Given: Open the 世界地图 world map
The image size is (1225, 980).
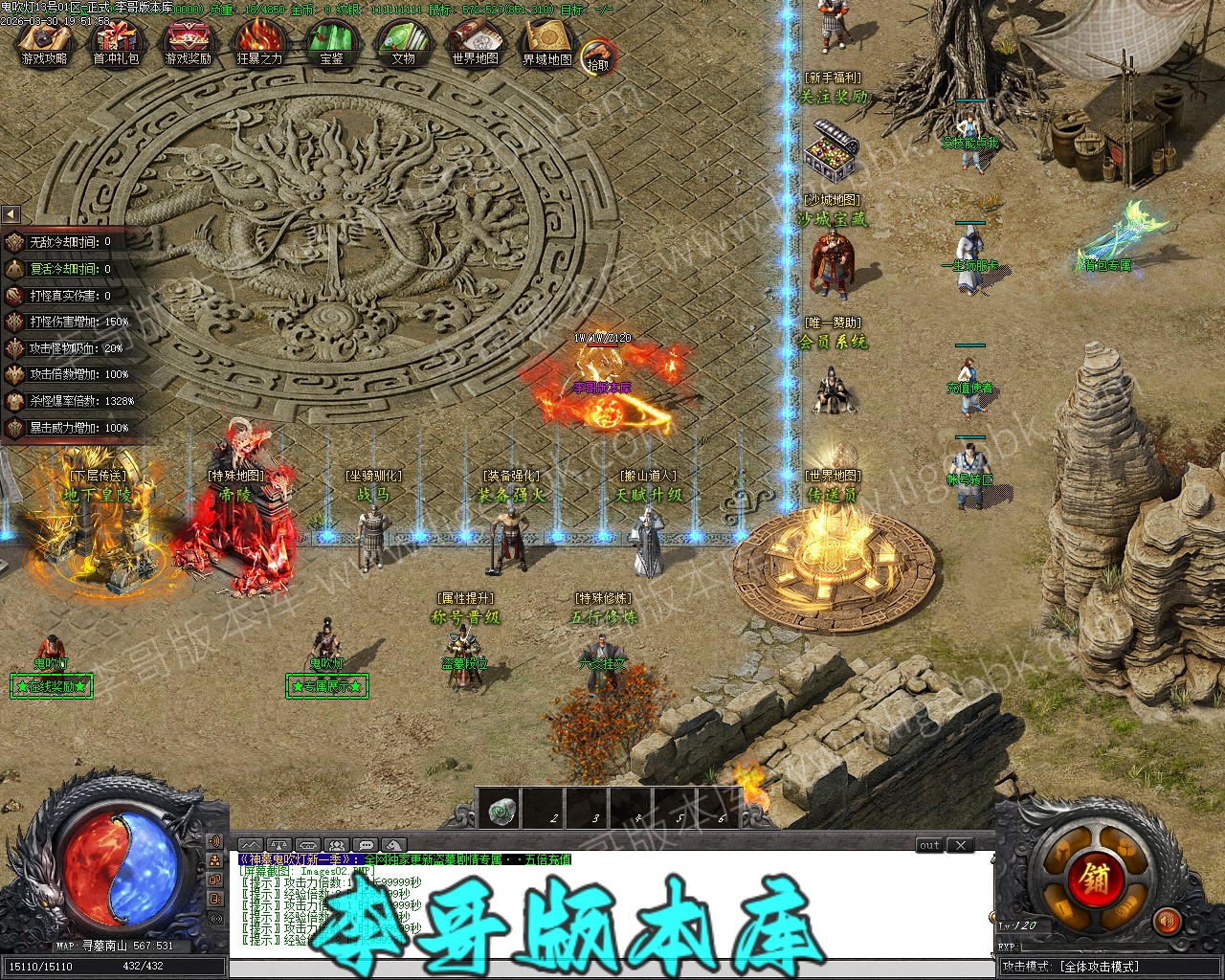Looking at the screenshot, I should click(475, 44).
